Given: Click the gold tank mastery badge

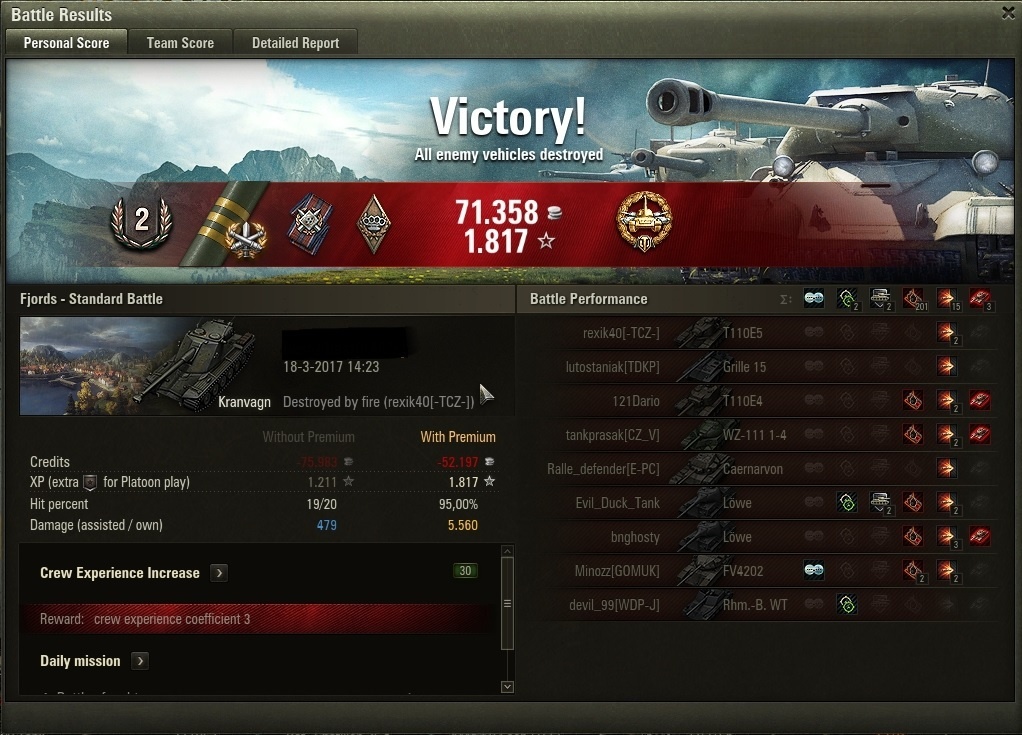Looking at the screenshot, I should click(x=644, y=222).
